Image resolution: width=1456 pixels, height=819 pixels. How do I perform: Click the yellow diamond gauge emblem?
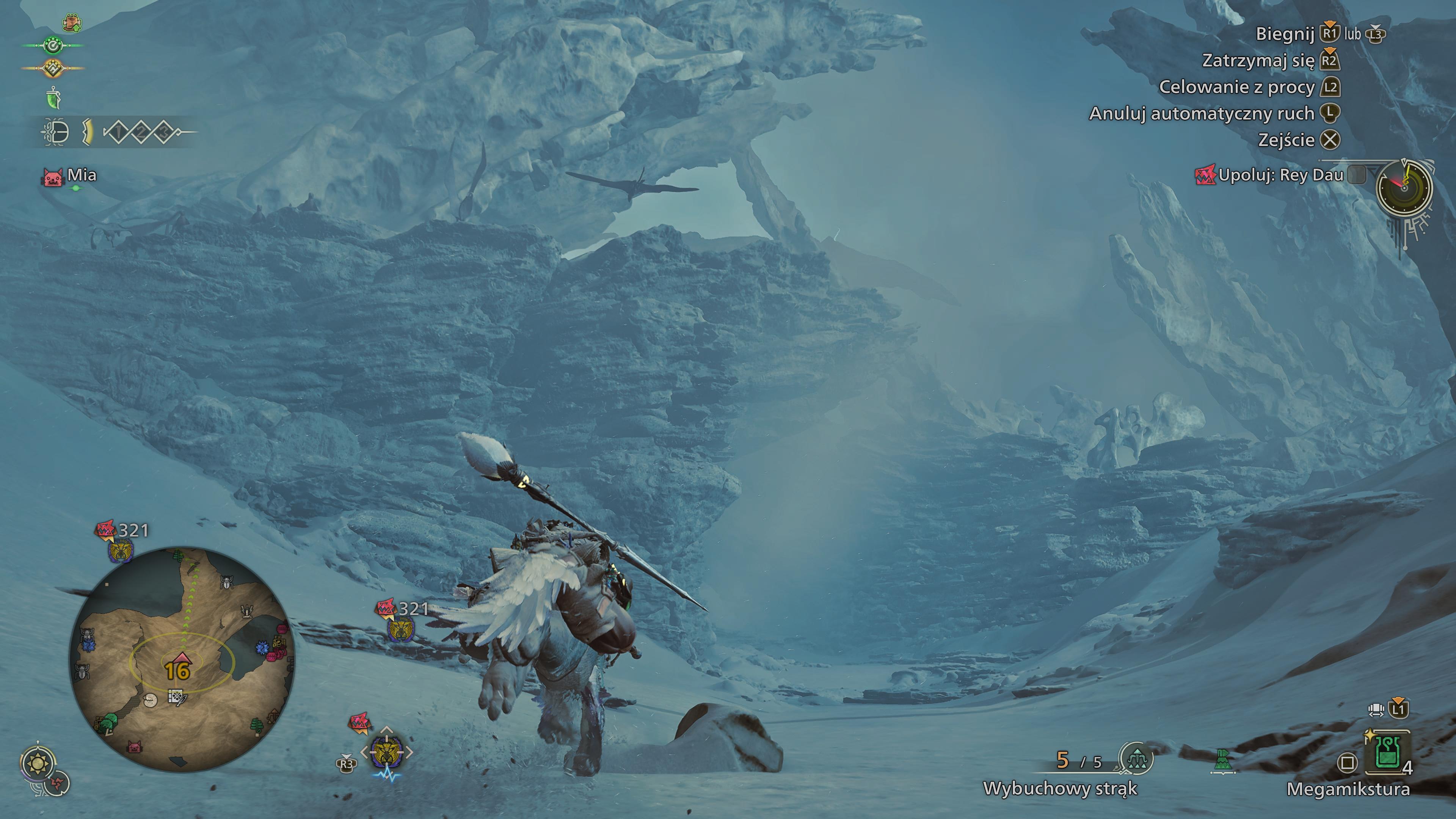click(x=53, y=68)
